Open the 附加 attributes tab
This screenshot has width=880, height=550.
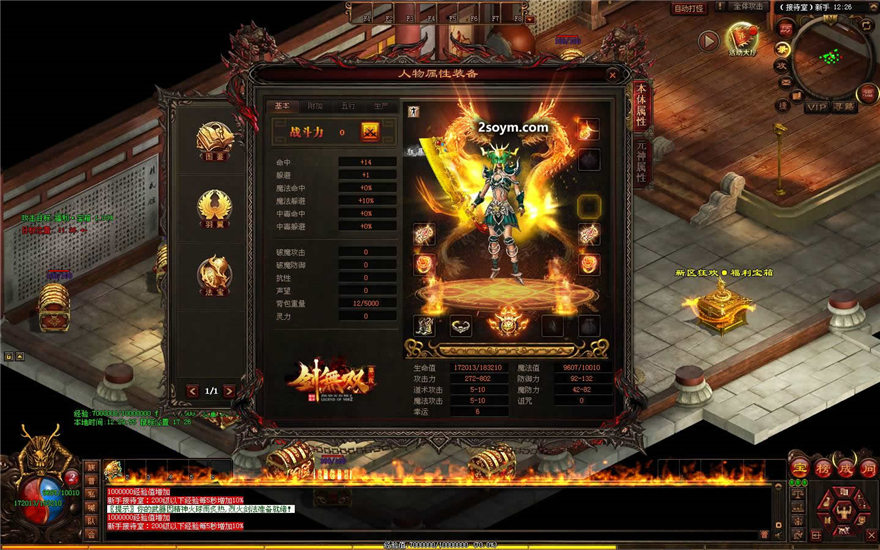315,105
